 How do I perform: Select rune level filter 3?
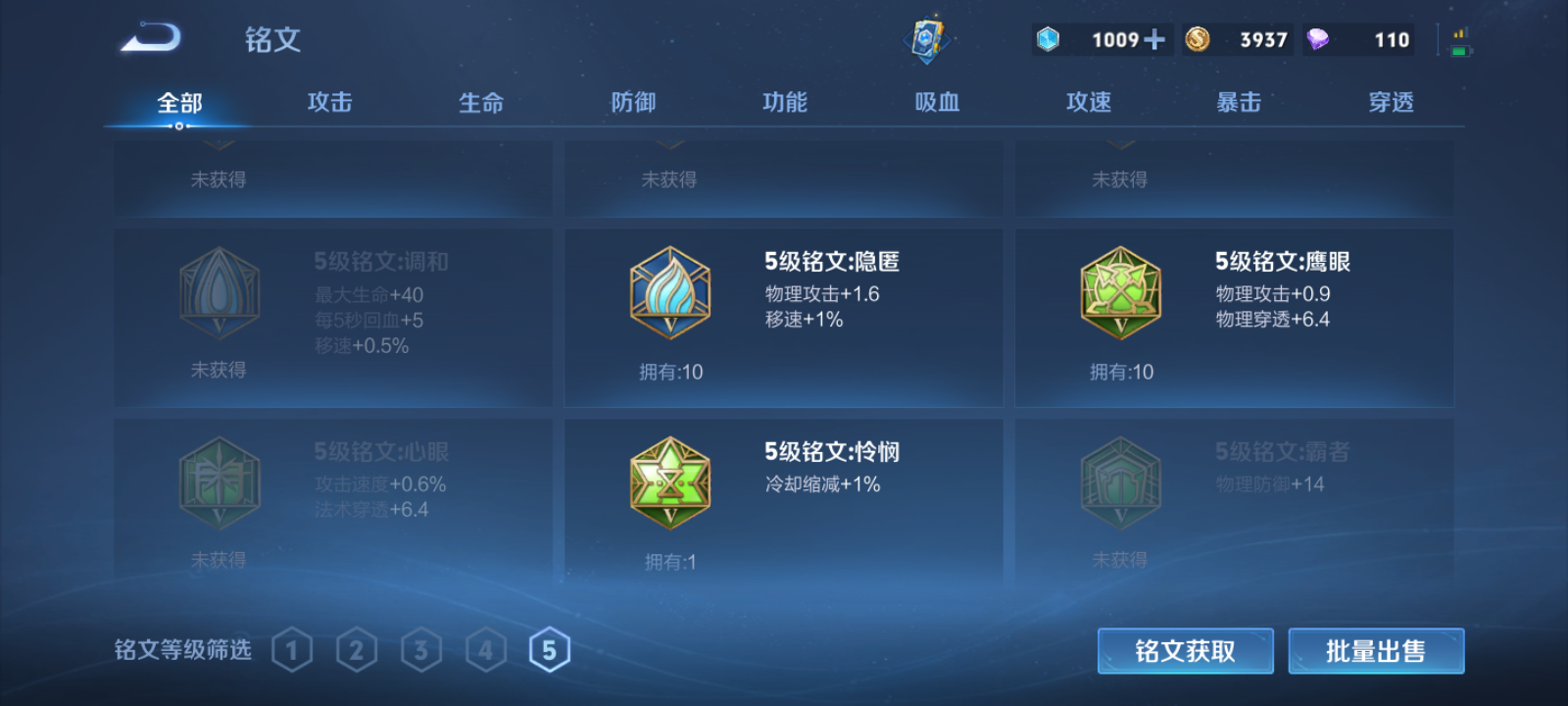coord(420,648)
